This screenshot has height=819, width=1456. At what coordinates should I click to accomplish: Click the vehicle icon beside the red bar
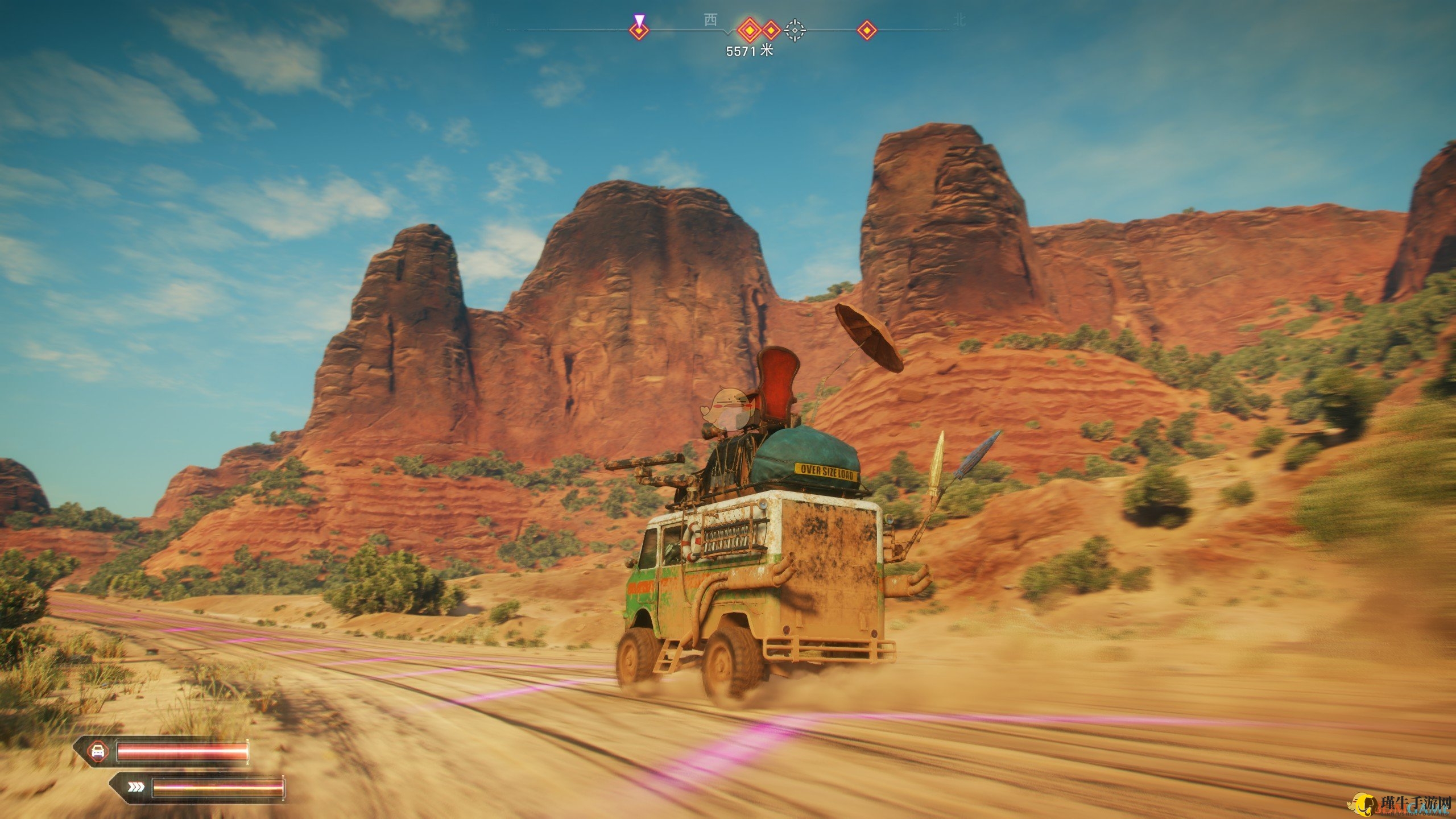tap(97, 751)
